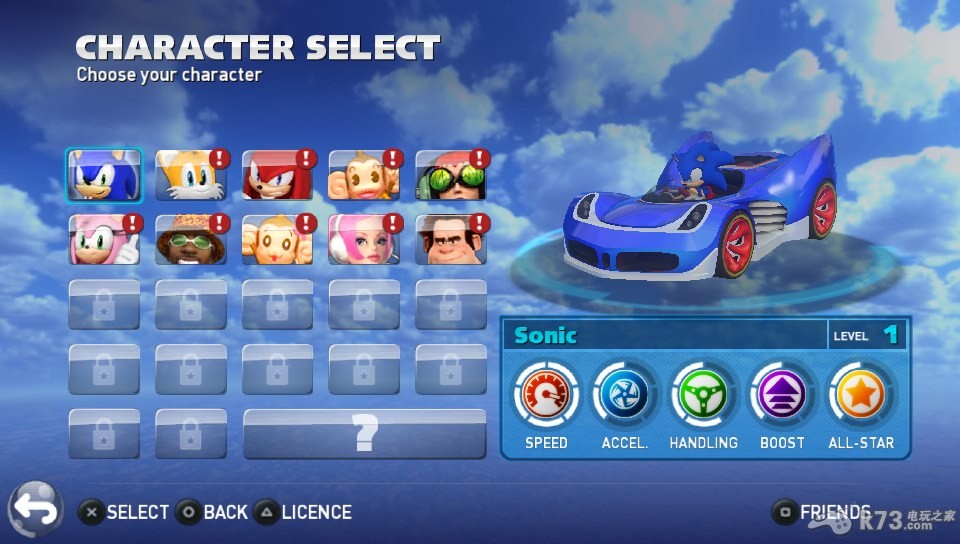Choose the Tails fox character tile
The width and height of the screenshot is (960, 544).
coord(191,176)
